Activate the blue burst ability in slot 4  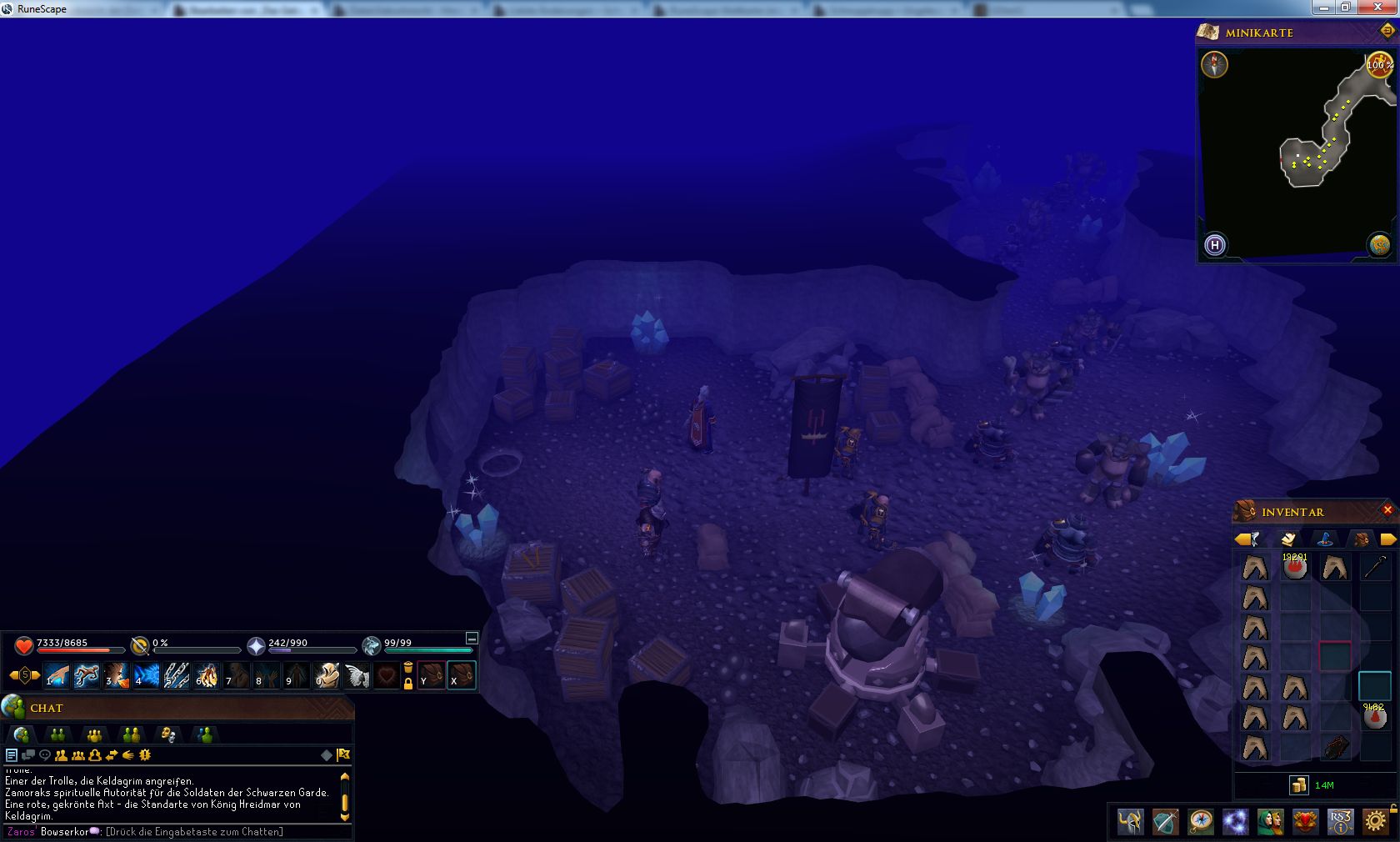tap(147, 675)
